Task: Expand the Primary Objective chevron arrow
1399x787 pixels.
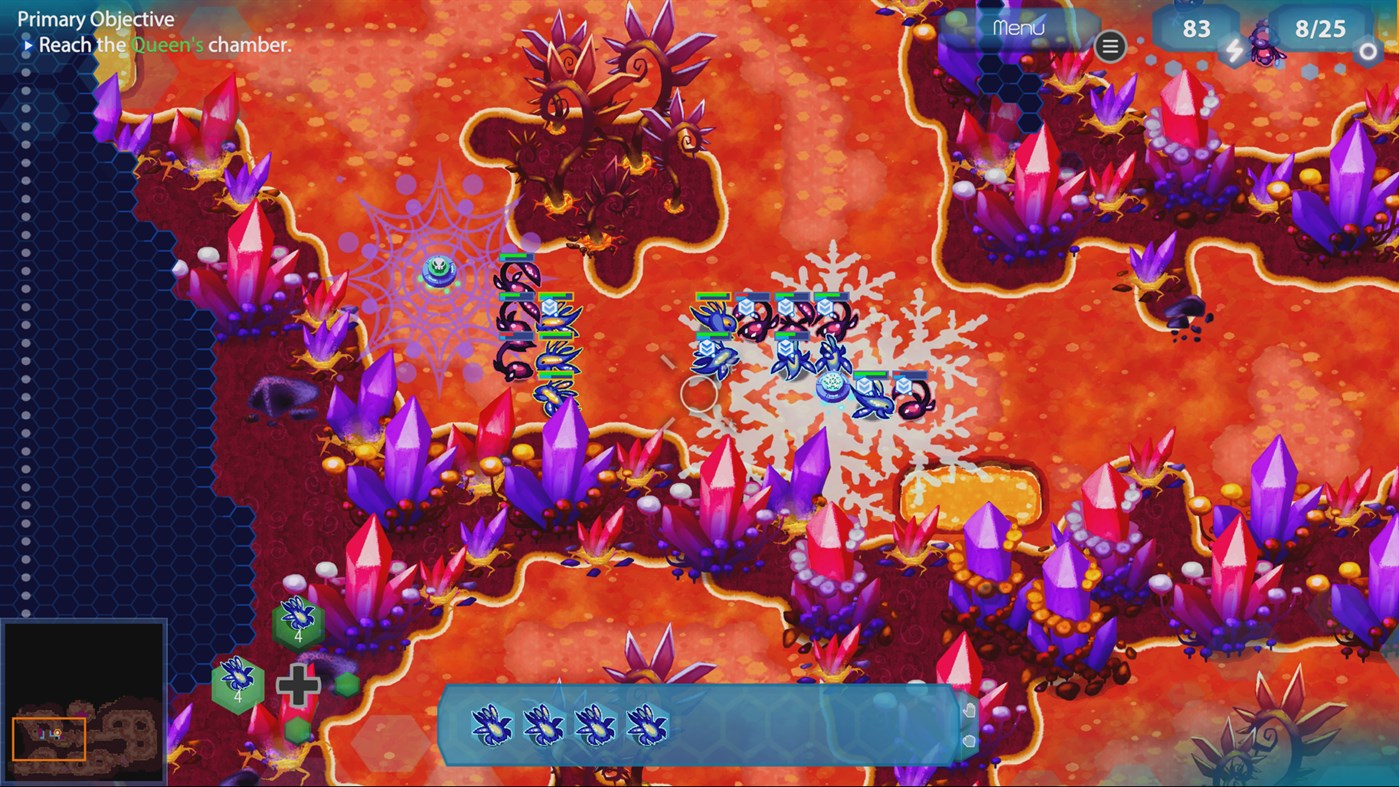Action: point(27,44)
